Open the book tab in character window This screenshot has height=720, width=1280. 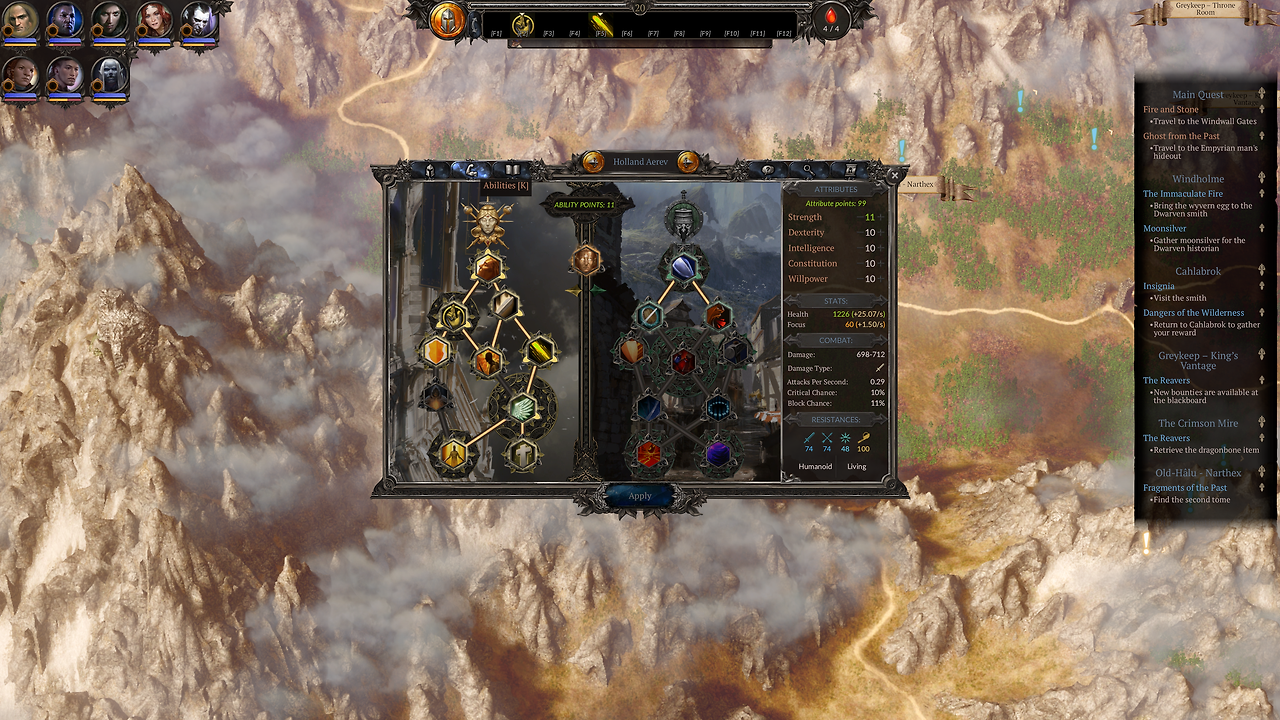coord(512,170)
